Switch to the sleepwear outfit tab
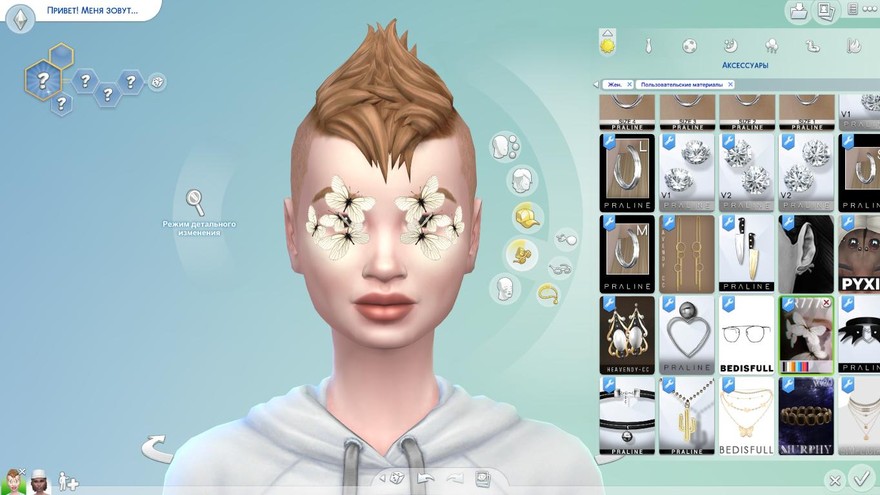 coord(731,45)
